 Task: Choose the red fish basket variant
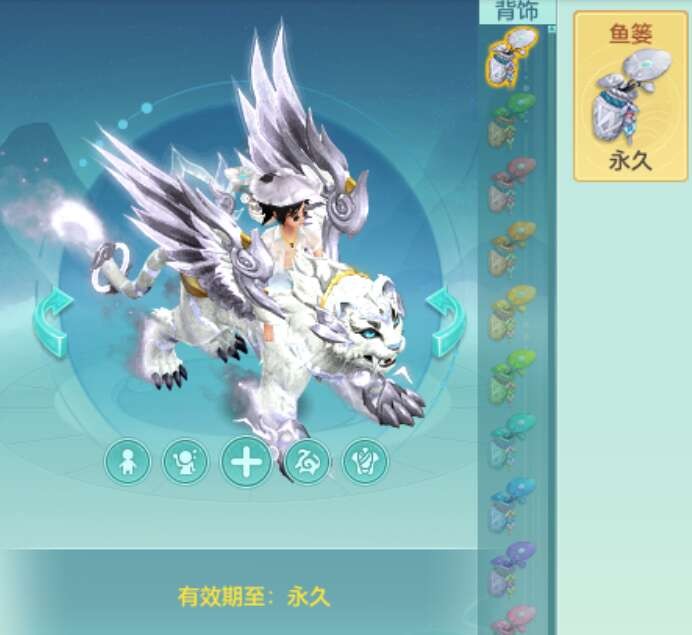tap(512, 184)
